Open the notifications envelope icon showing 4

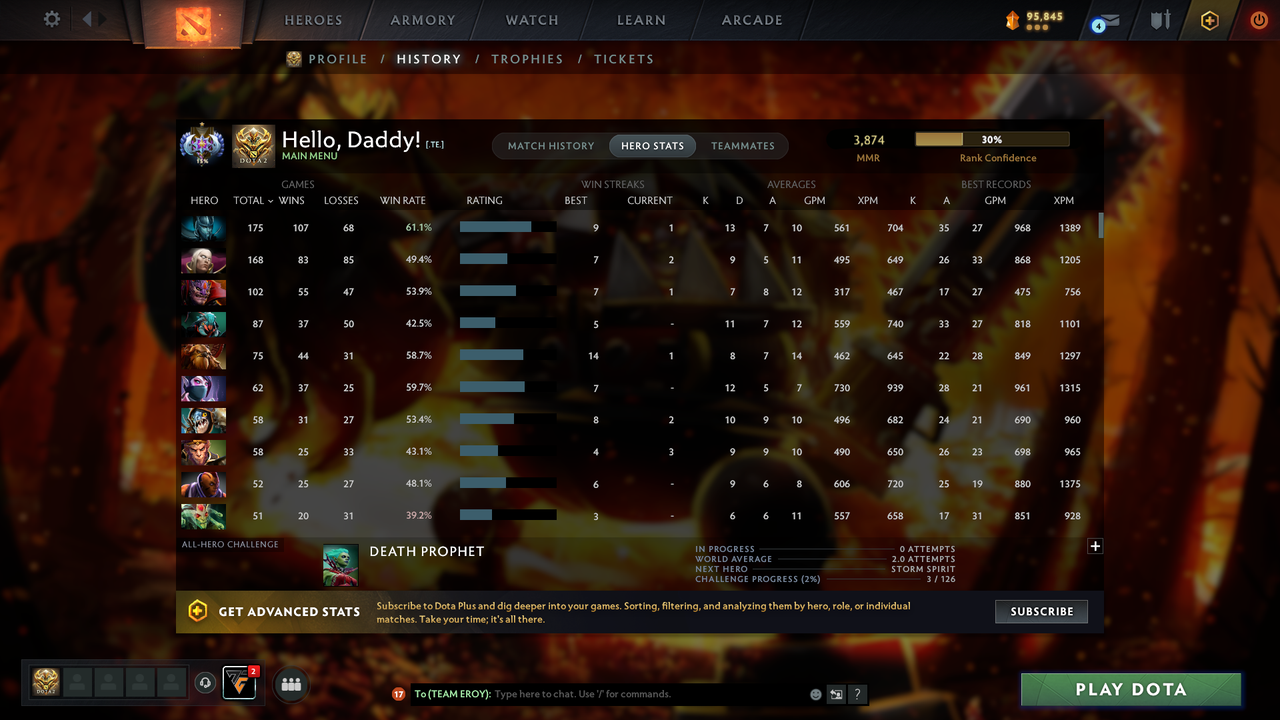coord(1104,20)
